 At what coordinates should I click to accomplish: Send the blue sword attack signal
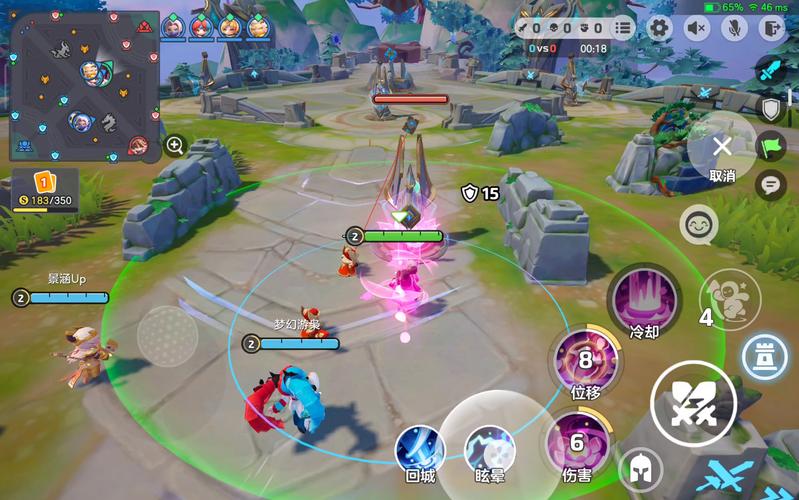tap(770, 71)
